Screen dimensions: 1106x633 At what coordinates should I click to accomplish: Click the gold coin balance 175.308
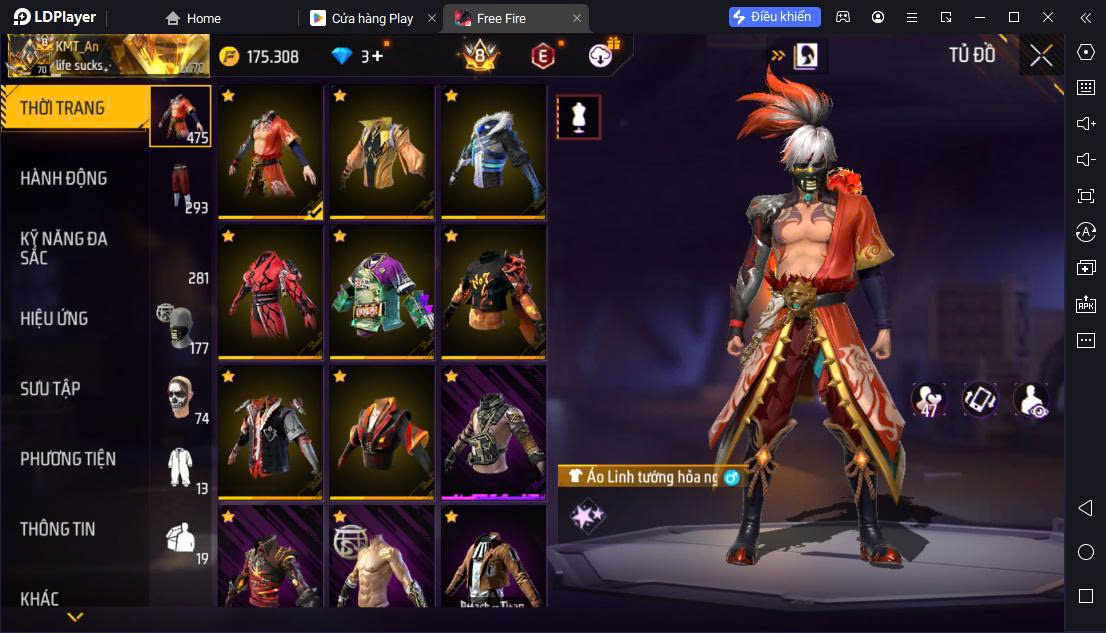[260, 56]
